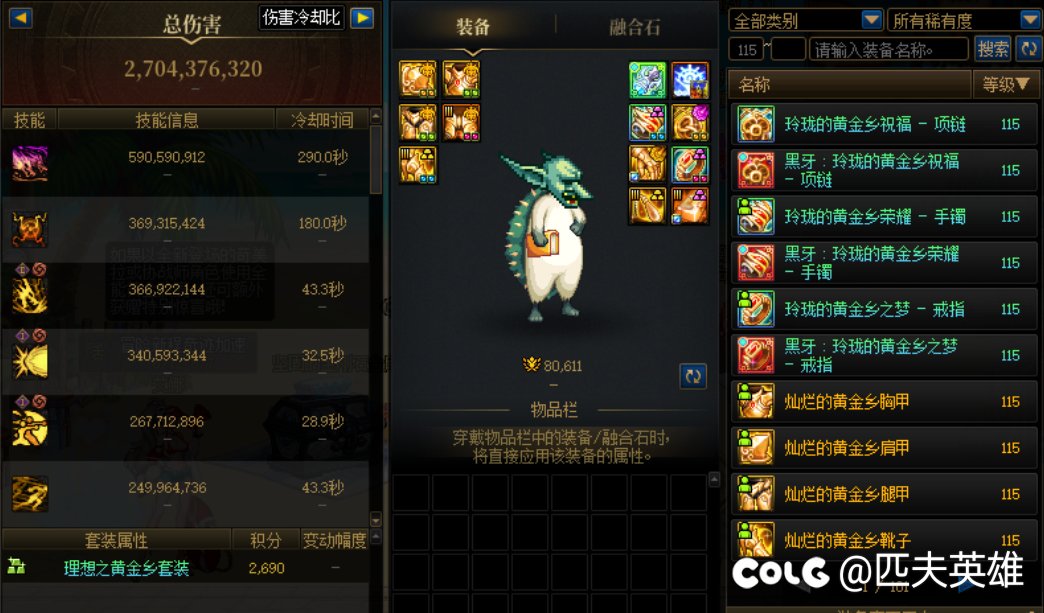Sort skills by 冷却时间 column header
Image resolution: width=1044 pixels, height=613 pixels.
322,120
